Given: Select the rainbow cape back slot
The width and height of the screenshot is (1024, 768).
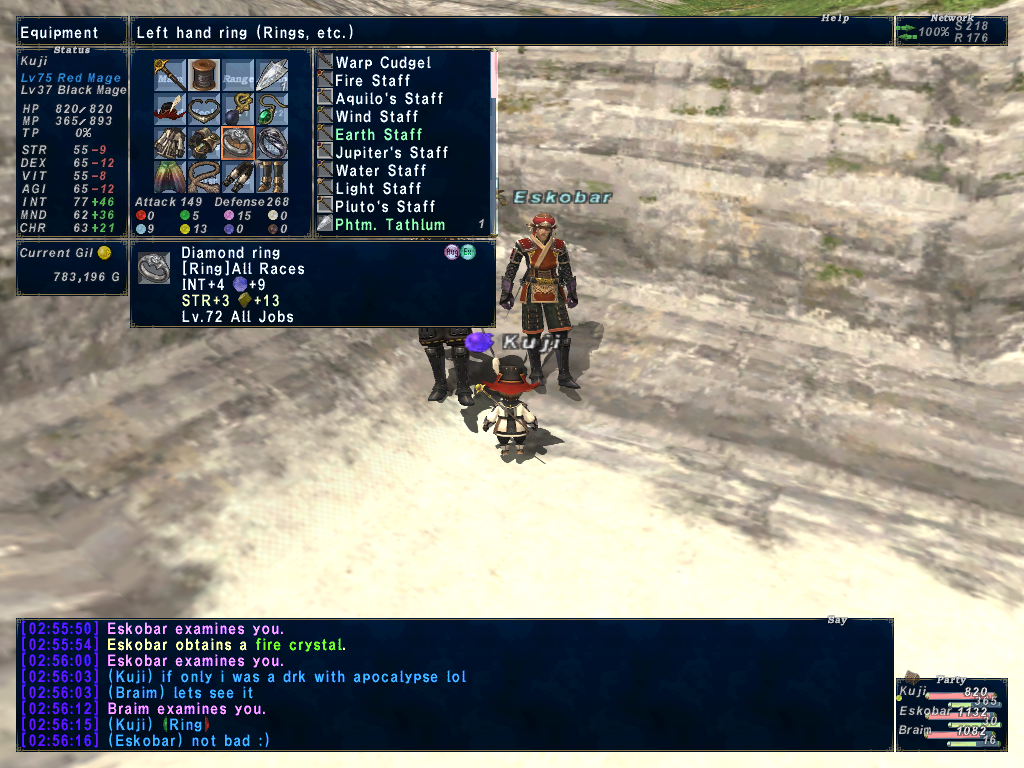Looking at the screenshot, I should coord(171,177).
